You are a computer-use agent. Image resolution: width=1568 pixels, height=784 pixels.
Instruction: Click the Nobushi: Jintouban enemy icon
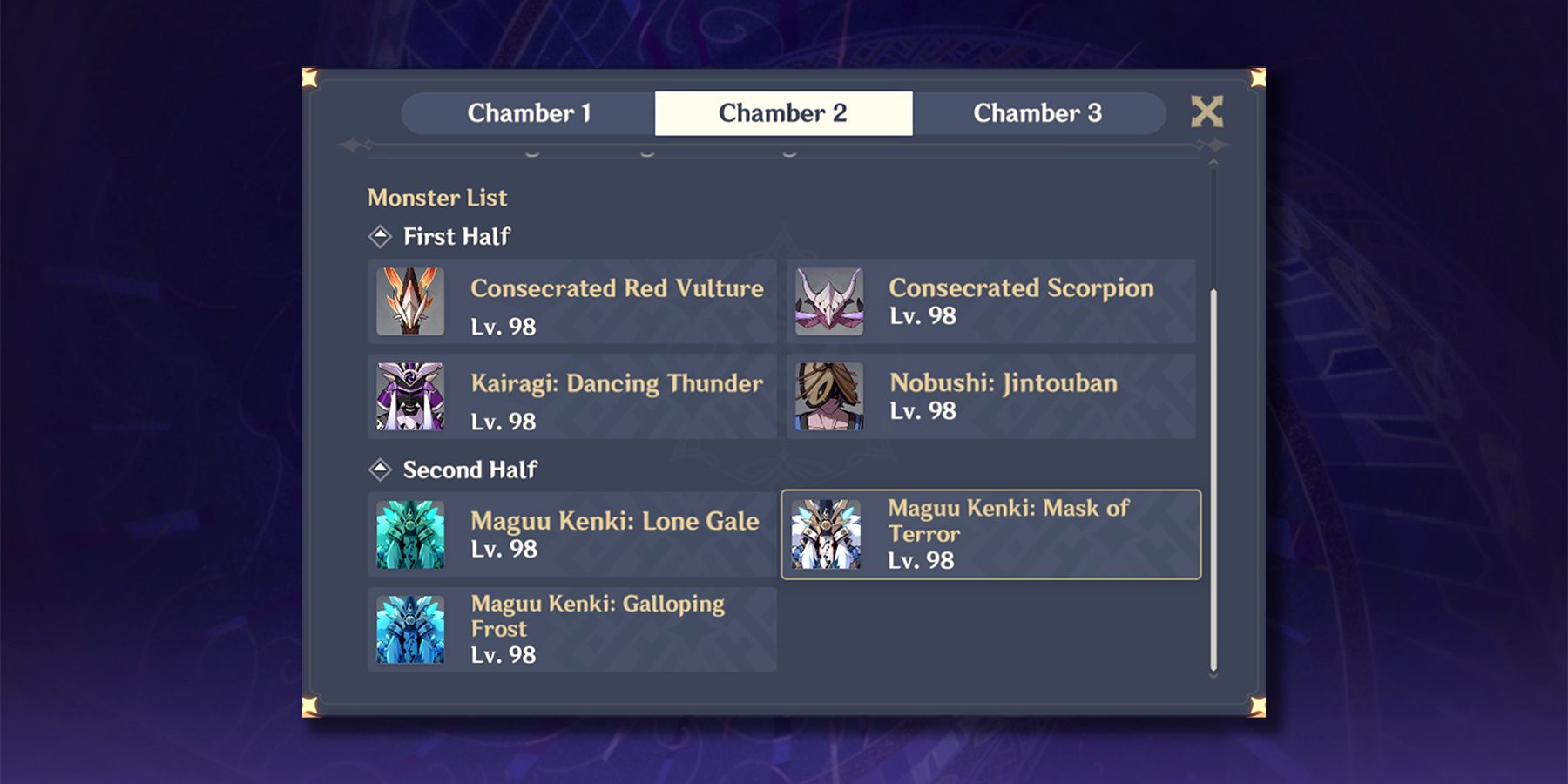tap(828, 396)
